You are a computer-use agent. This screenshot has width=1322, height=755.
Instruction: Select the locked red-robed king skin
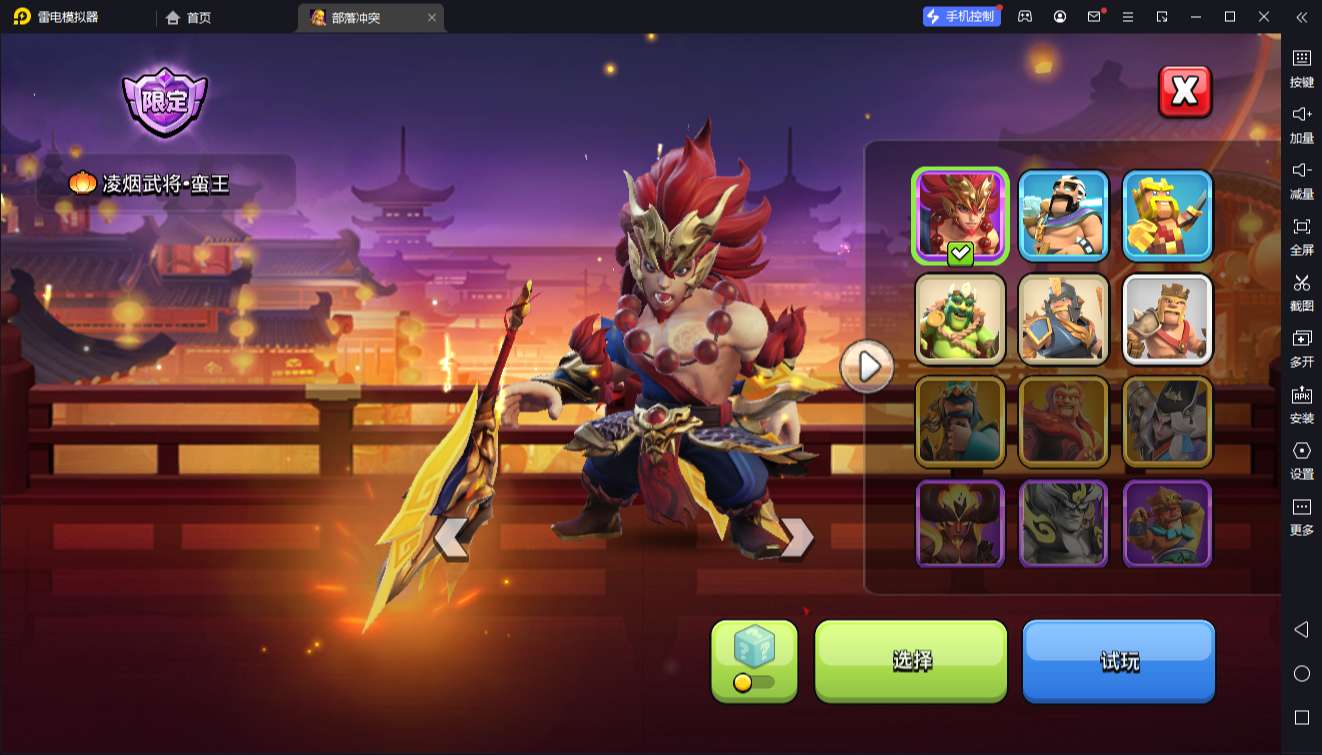pos(1064,421)
